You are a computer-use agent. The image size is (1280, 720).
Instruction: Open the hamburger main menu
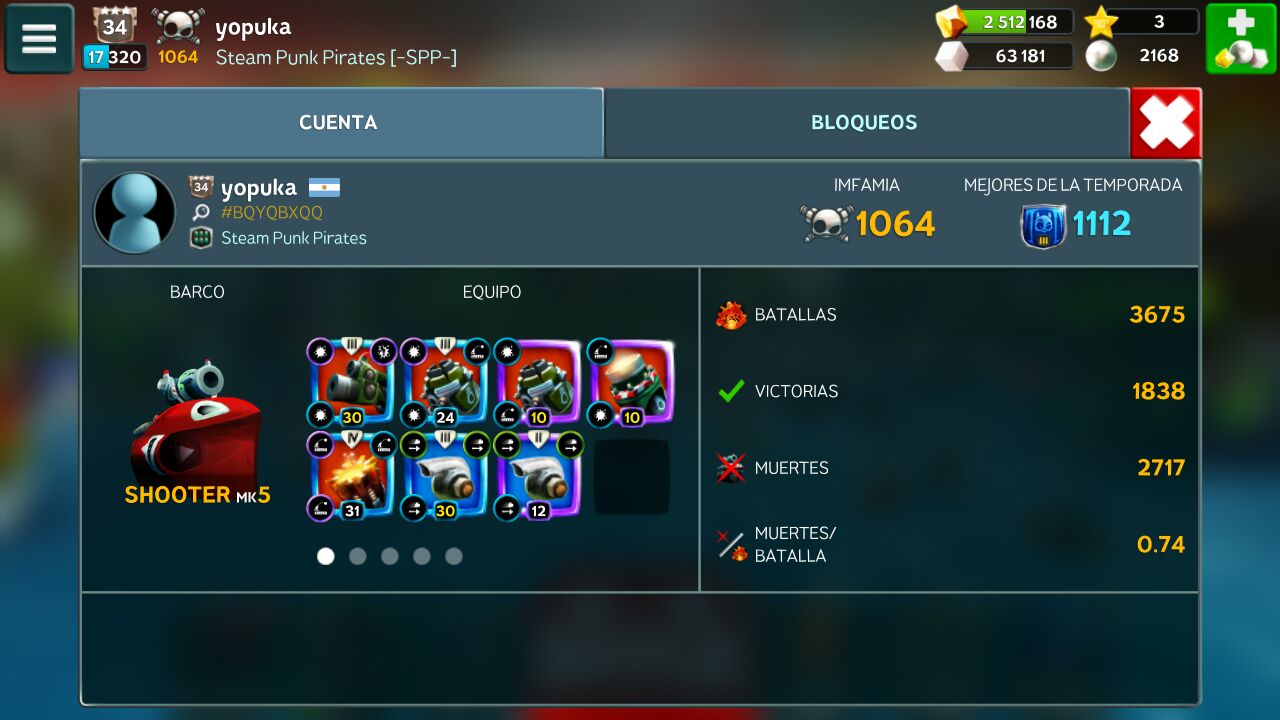[39, 39]
